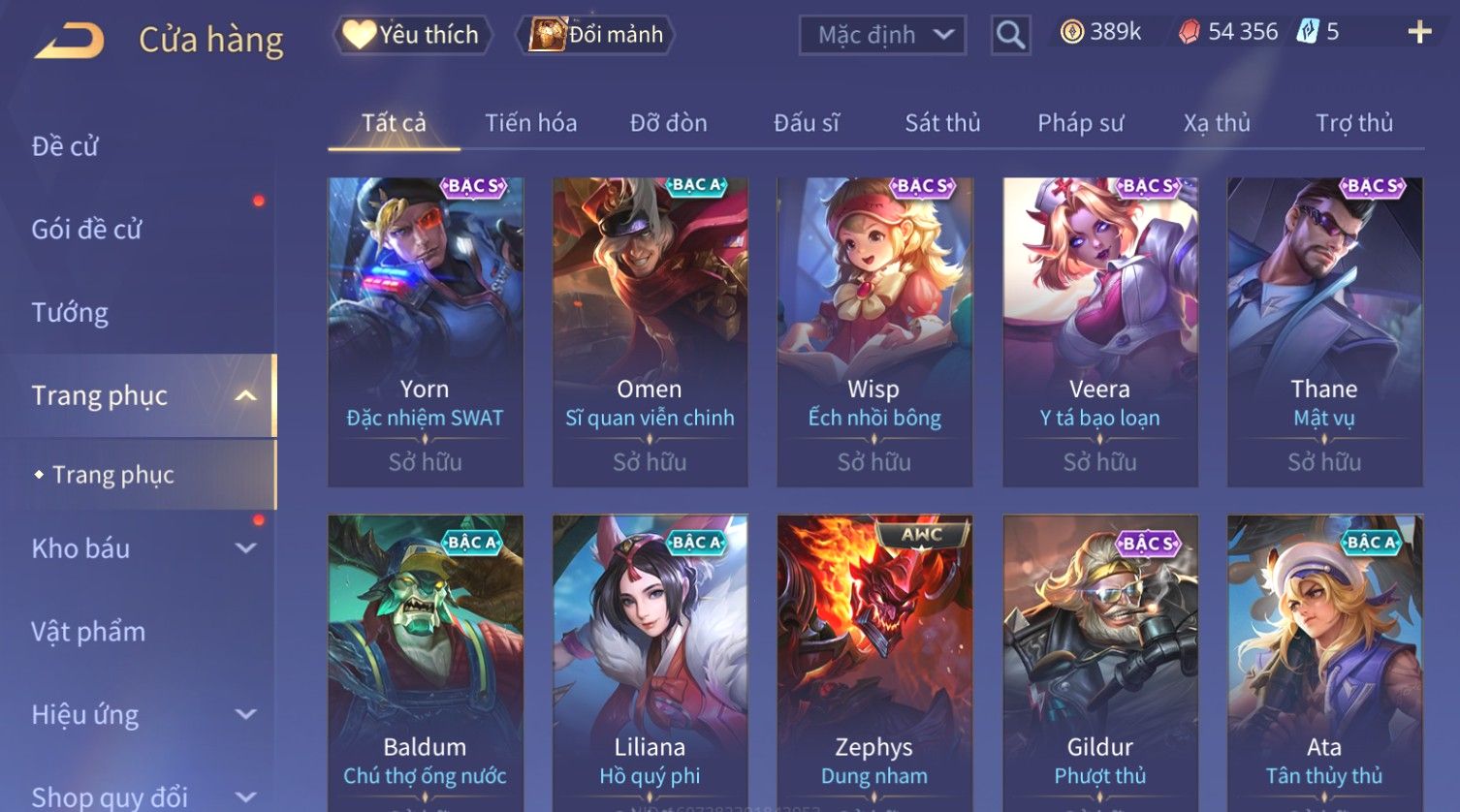The width and height of the screenshot is (1460, 812).
Task: Switch to the Đỡ đòn tab
Action: coord(668,123)
